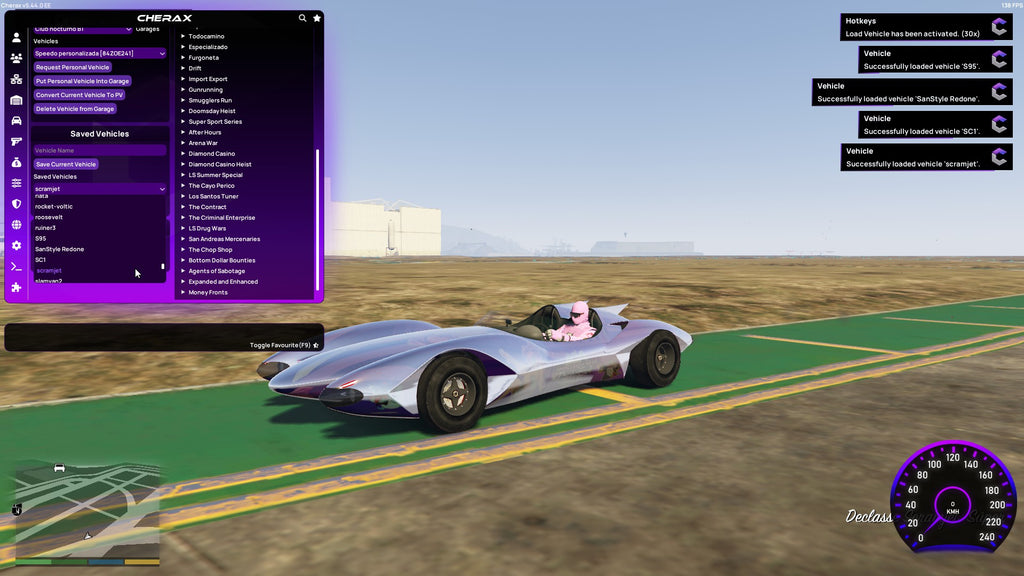Expand the Doomsday Heist vehicle category

[212, 111]
